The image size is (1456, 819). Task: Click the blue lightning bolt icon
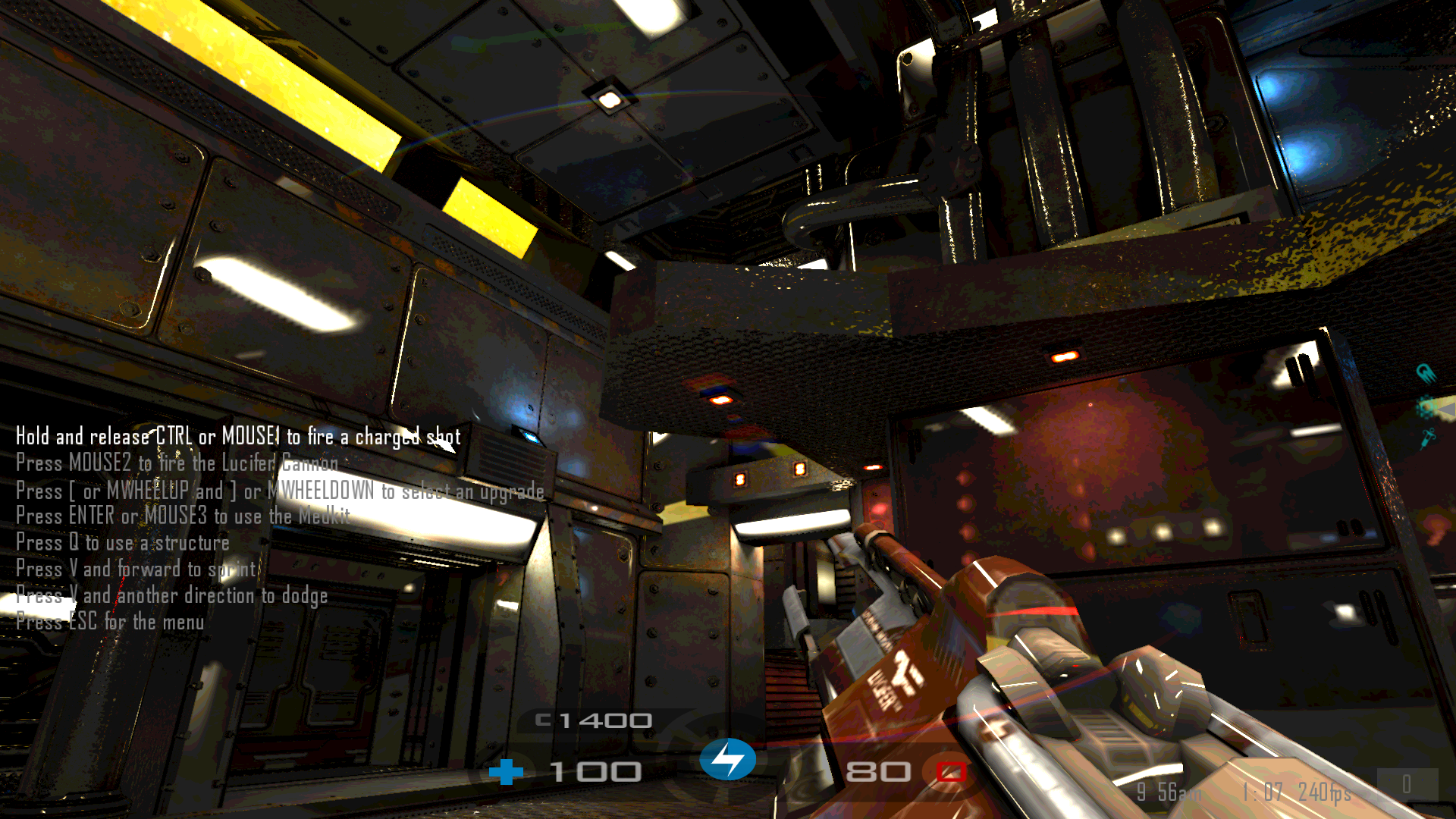click(x=728, y=759)
